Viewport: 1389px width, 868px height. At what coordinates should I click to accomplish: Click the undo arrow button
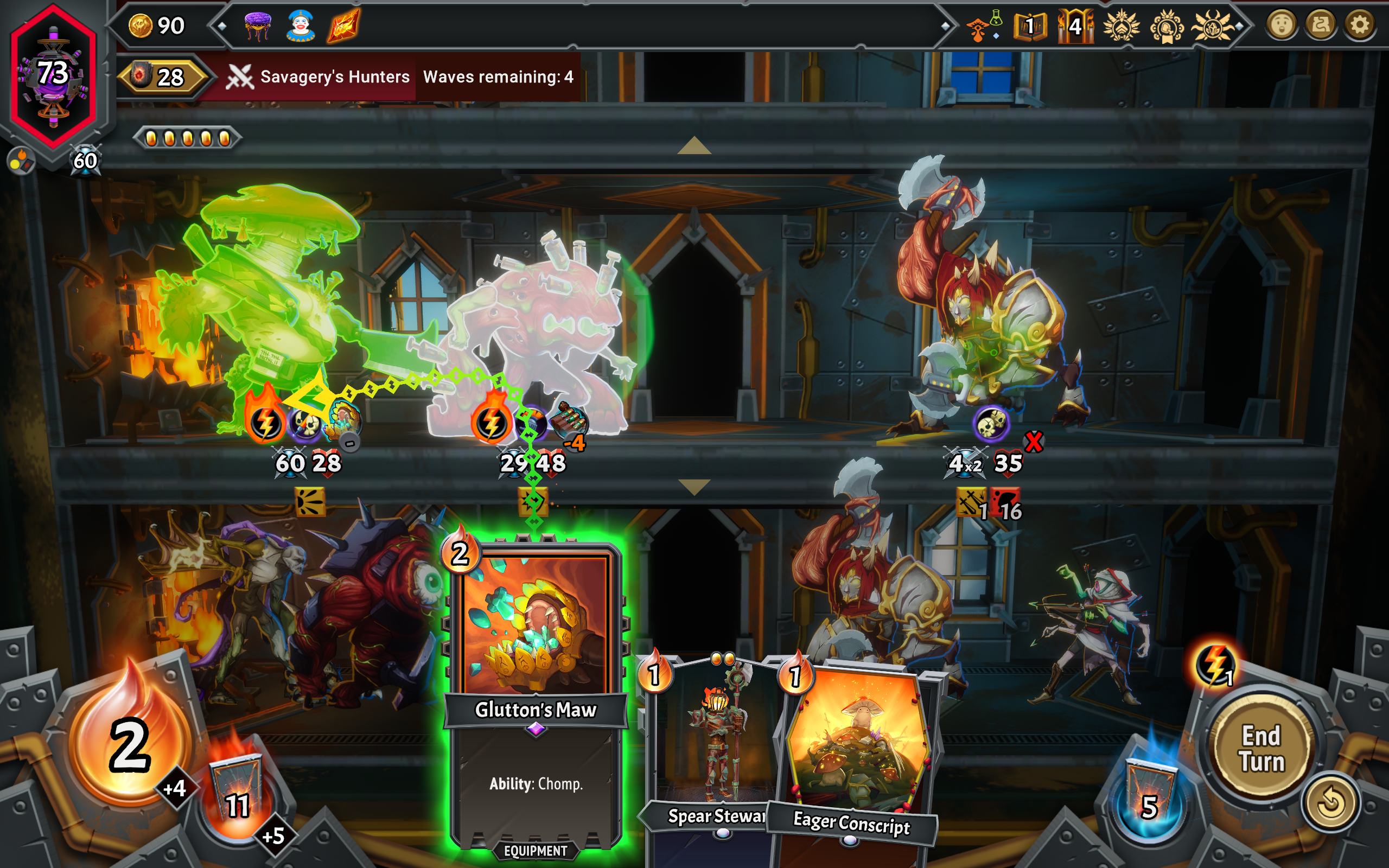click(x=1330, y=802)
